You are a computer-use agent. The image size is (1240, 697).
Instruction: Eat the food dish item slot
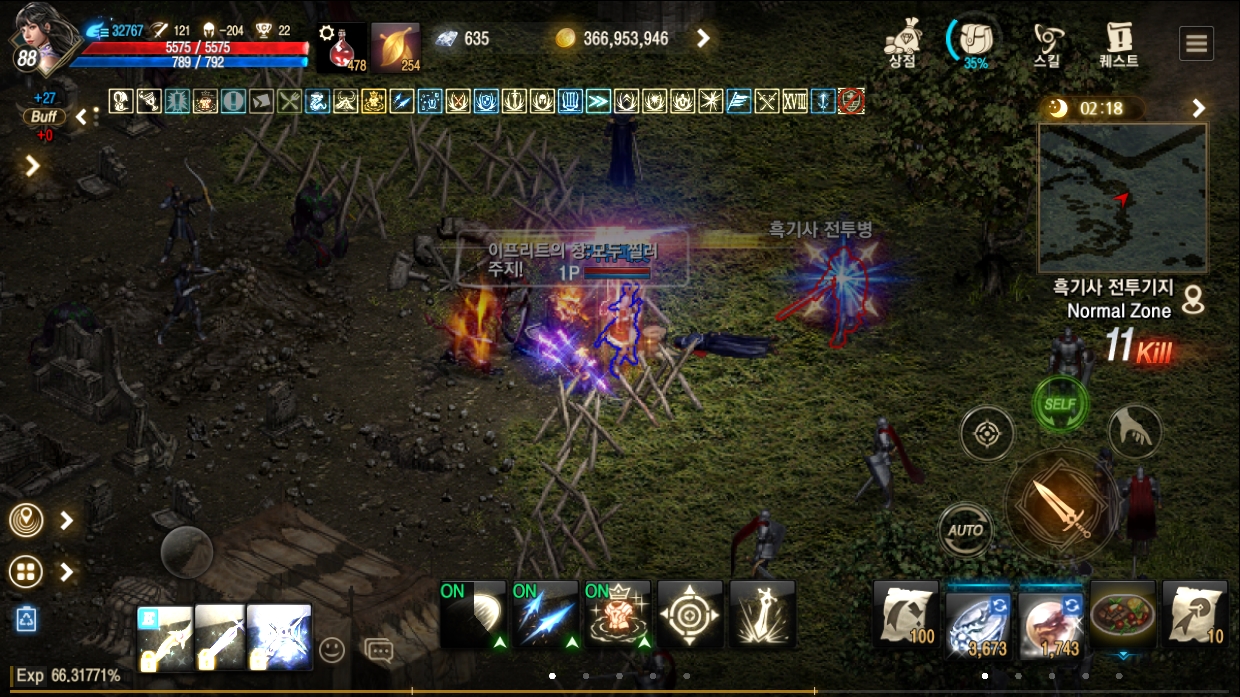point(1123,614)
